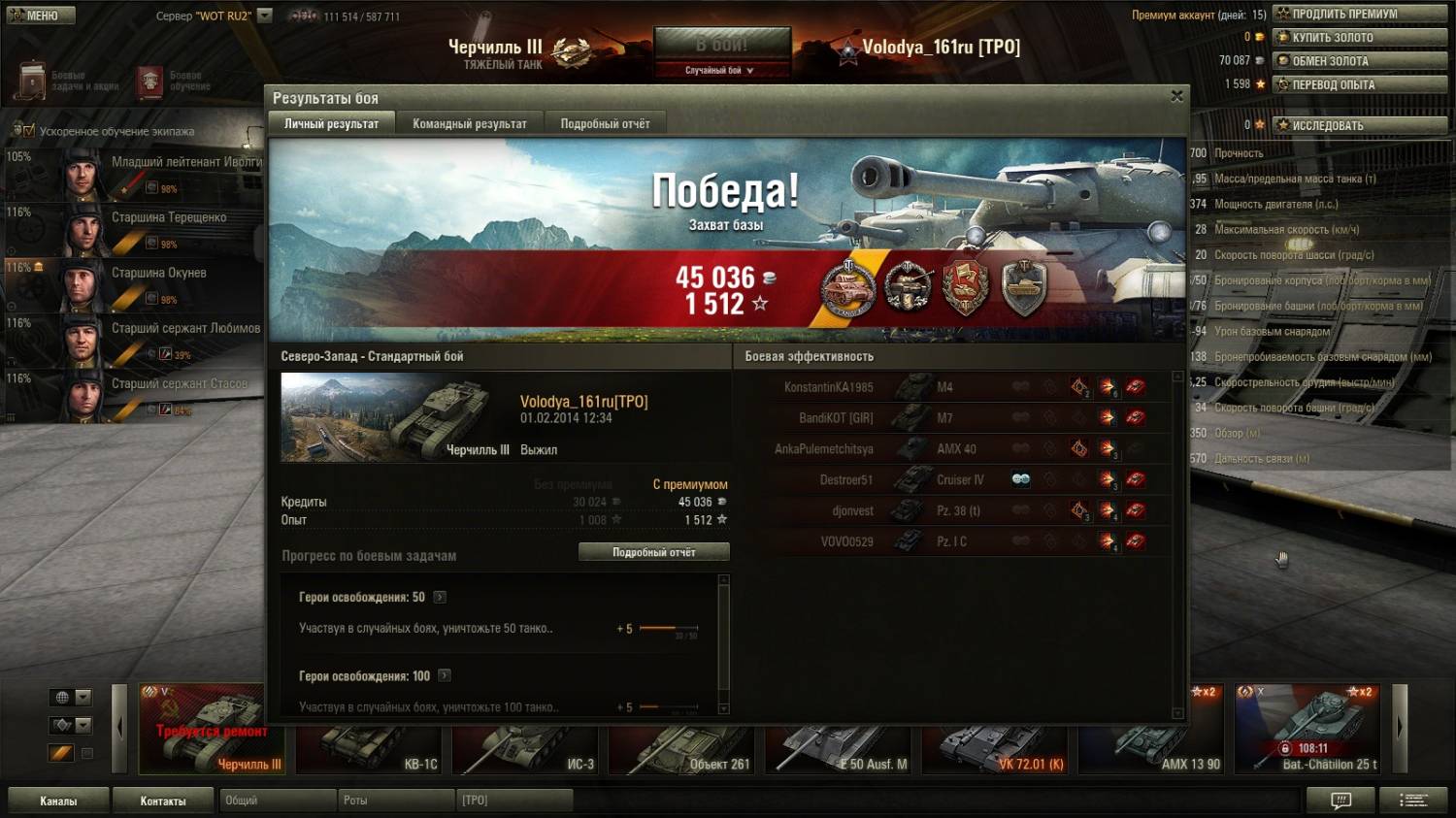Image resolution: width=1456 pixels, height=818 pixels.
Task: Open ИССЛЕДОВАТЬ research button
Action: [x=1362, y=125]
